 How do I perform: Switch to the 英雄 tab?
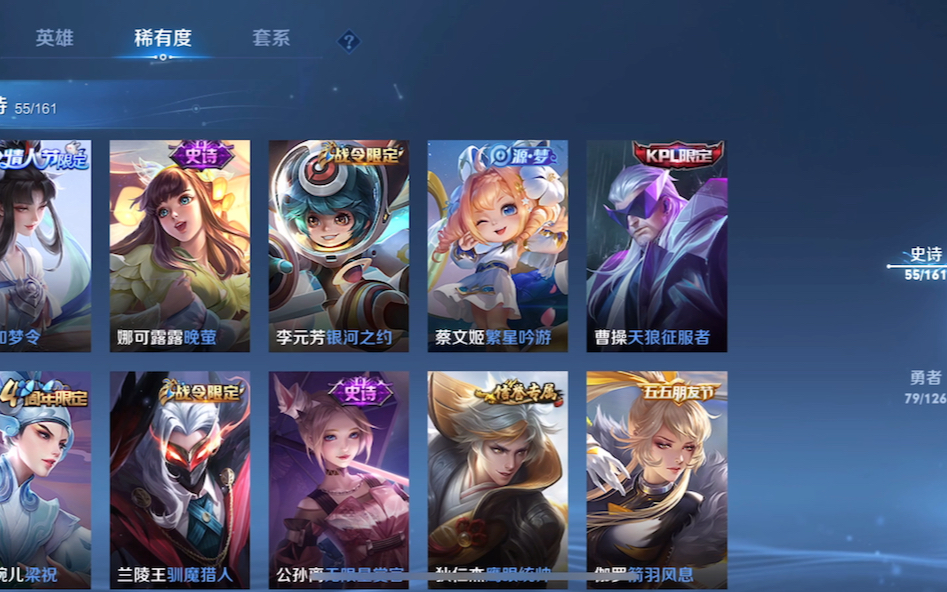54,38
